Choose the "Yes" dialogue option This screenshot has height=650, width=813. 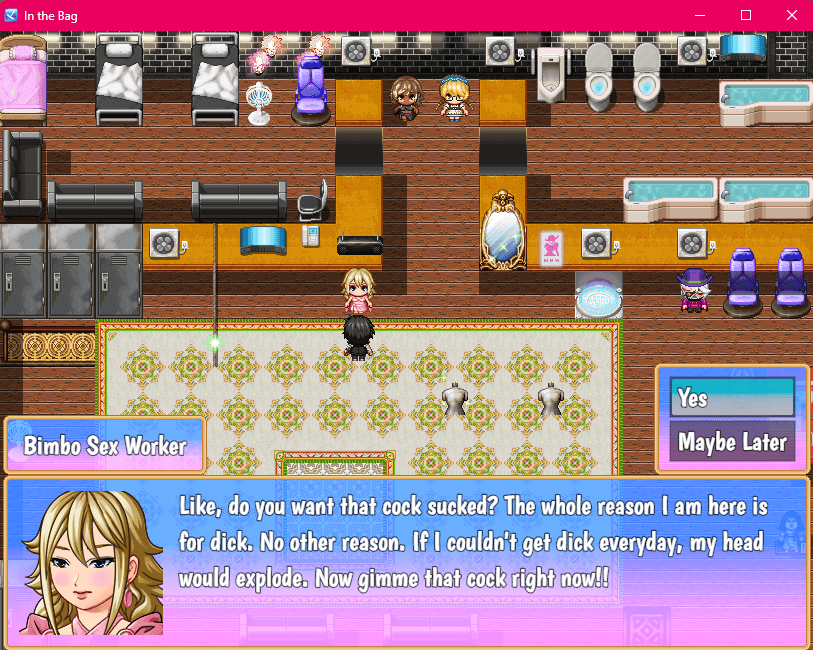click(x=733, y=397)
